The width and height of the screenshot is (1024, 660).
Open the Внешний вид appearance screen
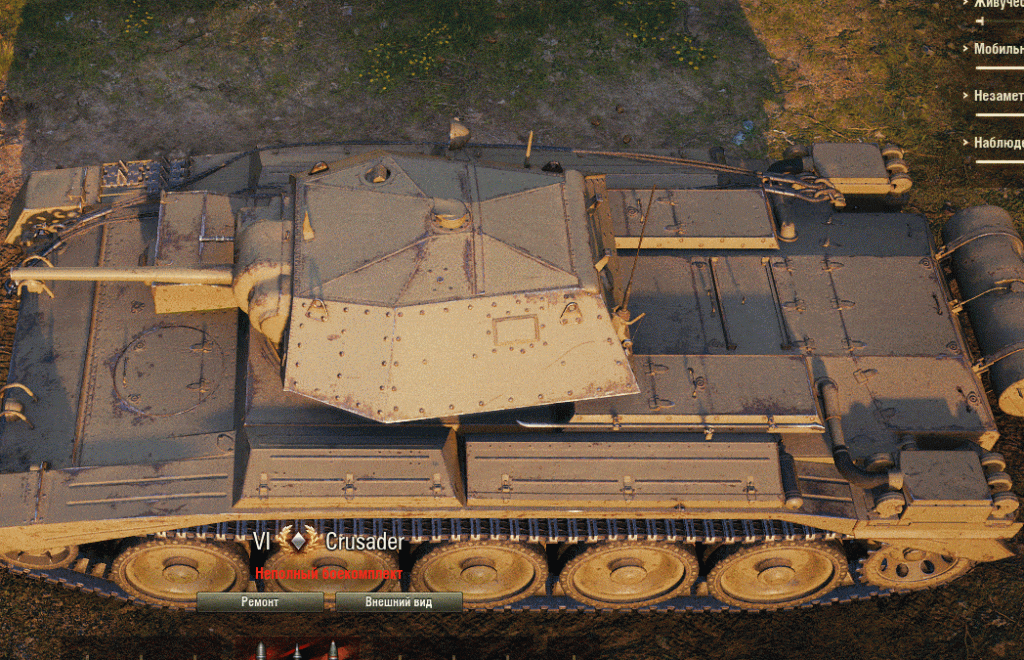point(398,602)
